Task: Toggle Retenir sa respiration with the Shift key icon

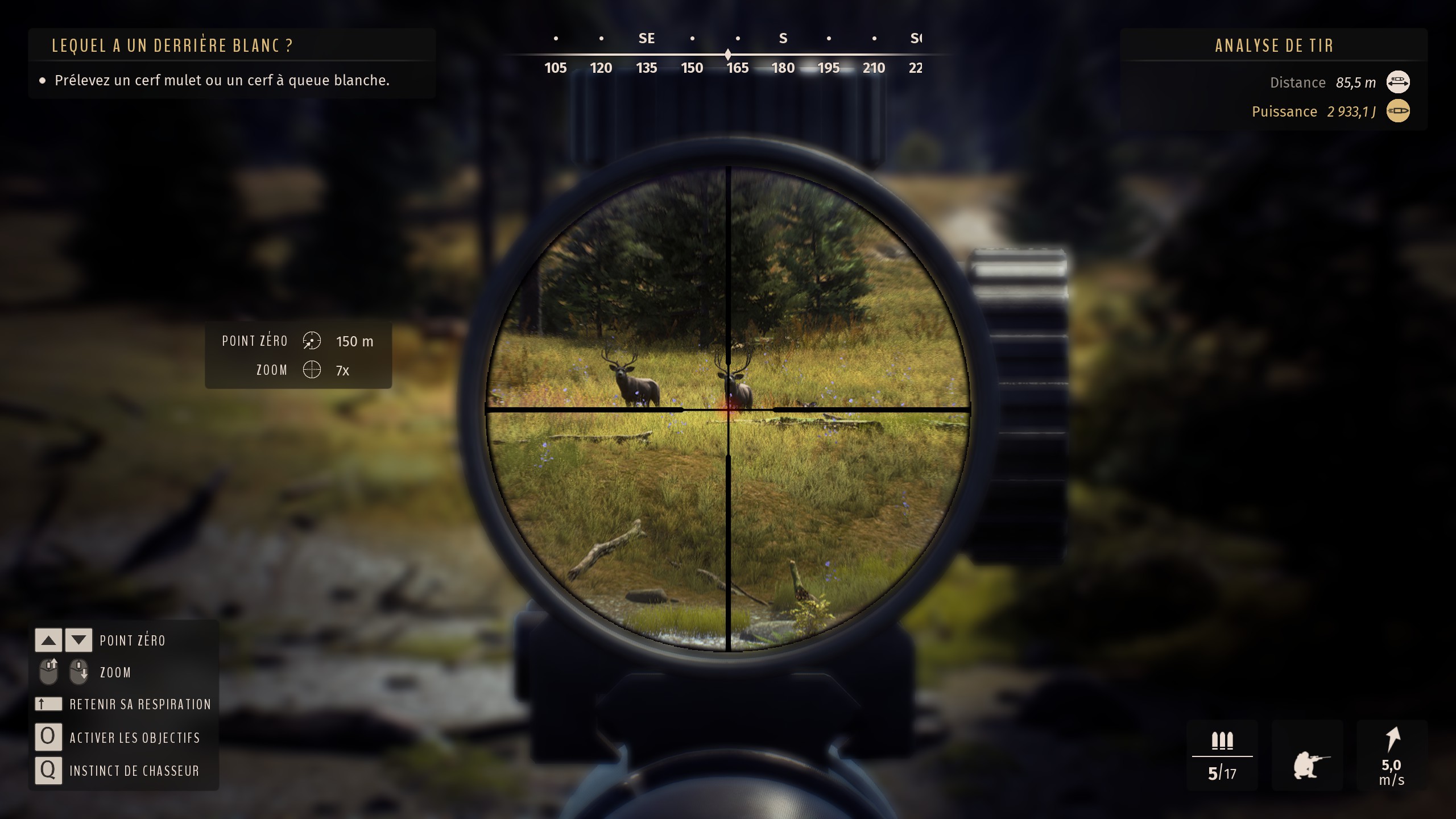Action: click(x=48, y=704)
